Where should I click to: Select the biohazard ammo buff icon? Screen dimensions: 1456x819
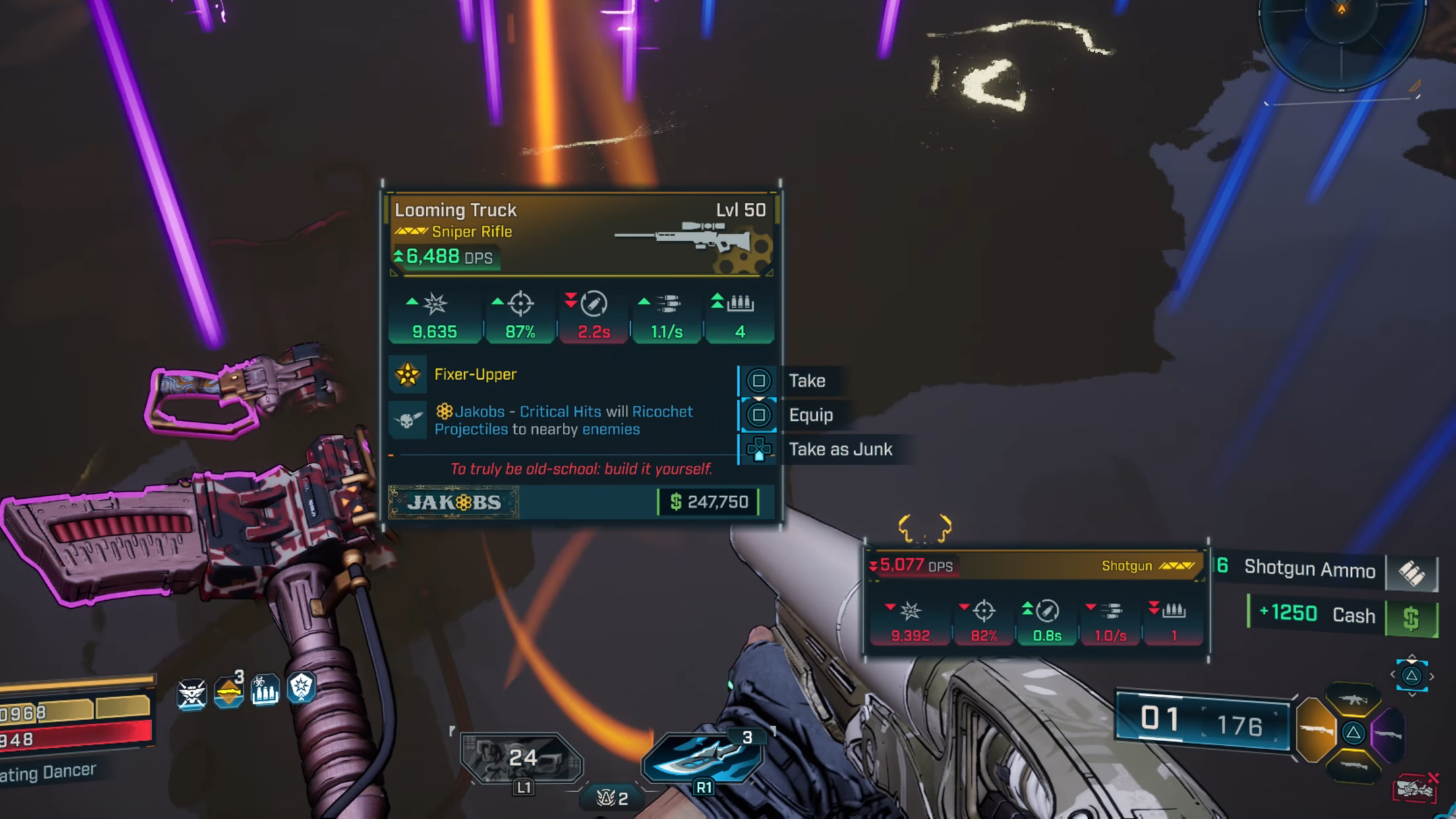tap(265, 691)
